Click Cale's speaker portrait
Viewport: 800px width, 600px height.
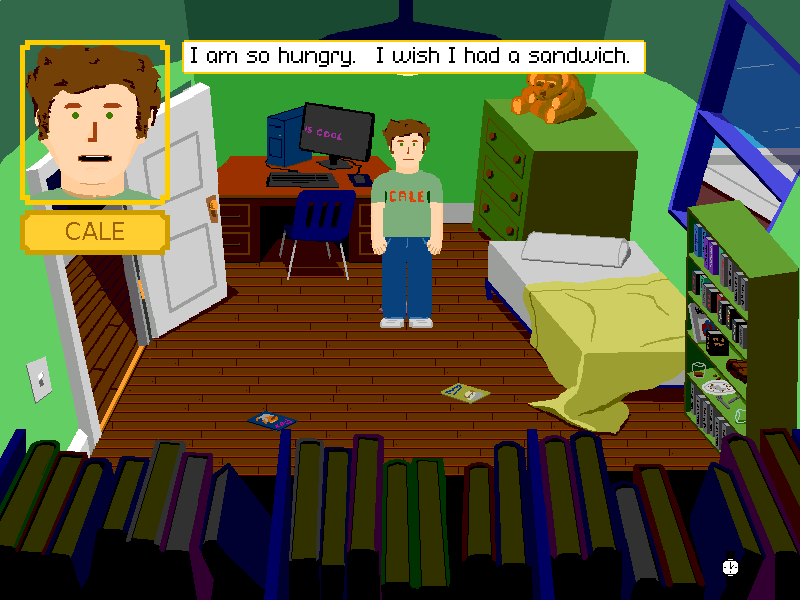pyautogui.click(x=94, y=120)
